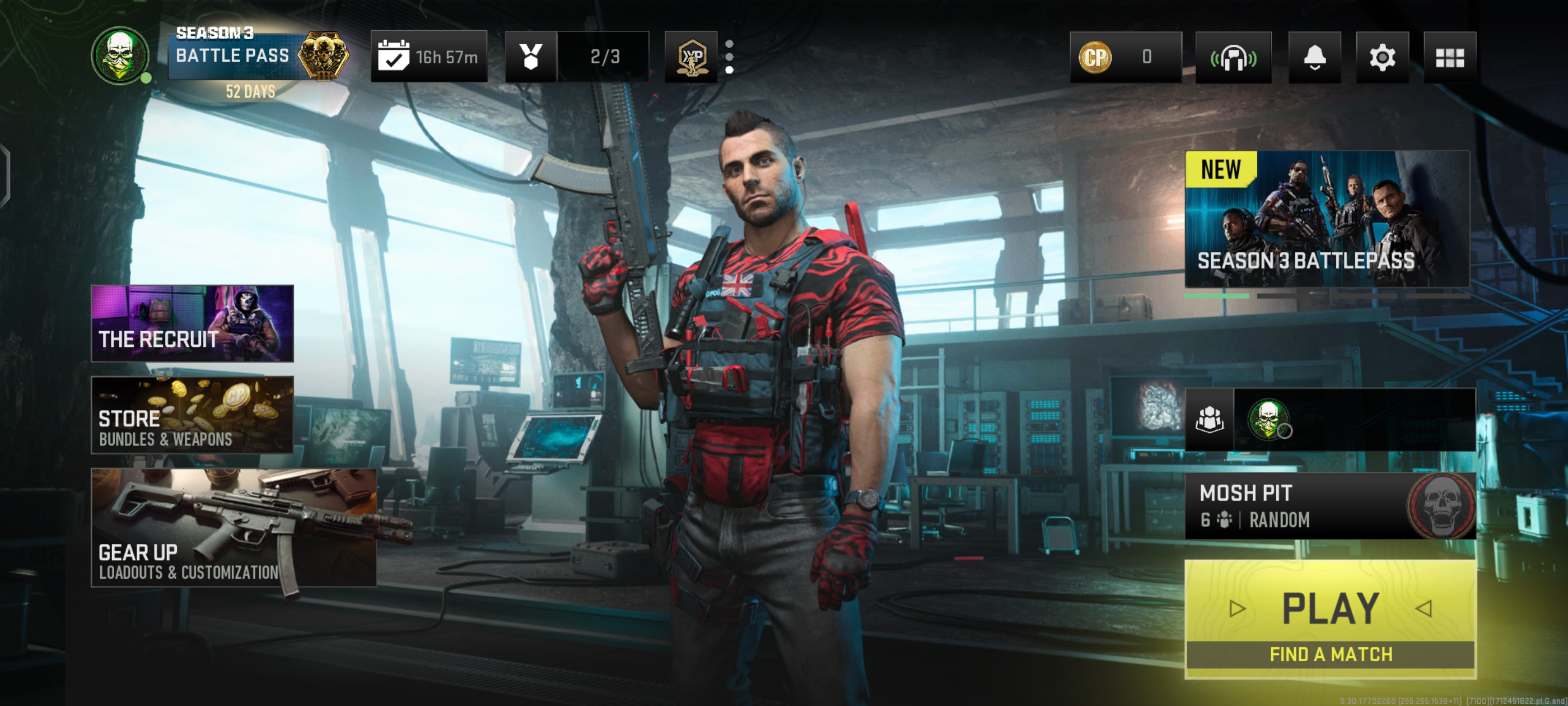Open the party squad icon
The image size is (1568, 706).
[1210, 419]
